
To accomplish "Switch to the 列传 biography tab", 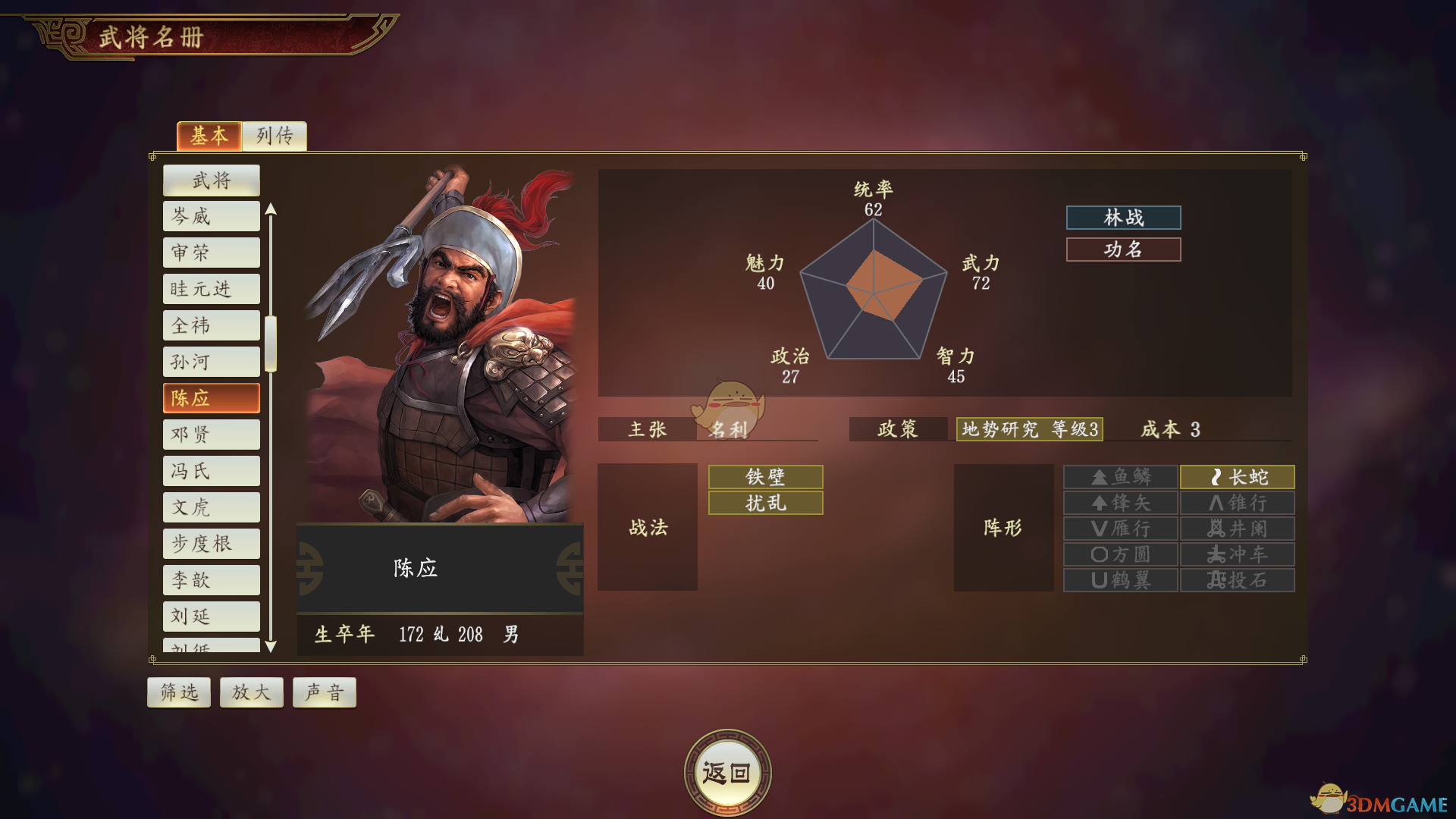I will pos(274,136).
